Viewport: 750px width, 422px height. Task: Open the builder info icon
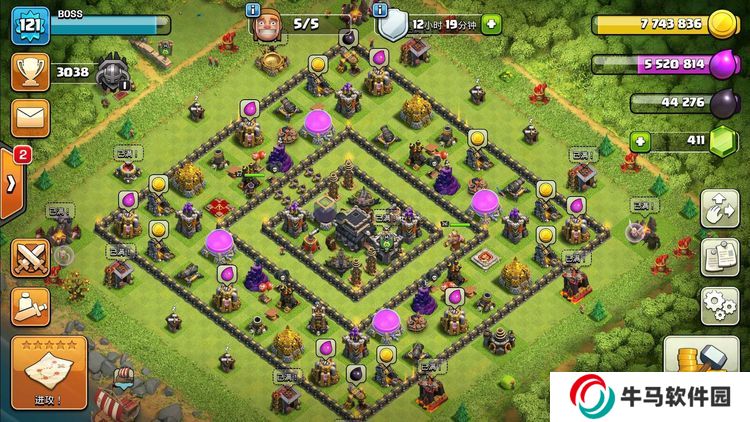coord(253,9)
